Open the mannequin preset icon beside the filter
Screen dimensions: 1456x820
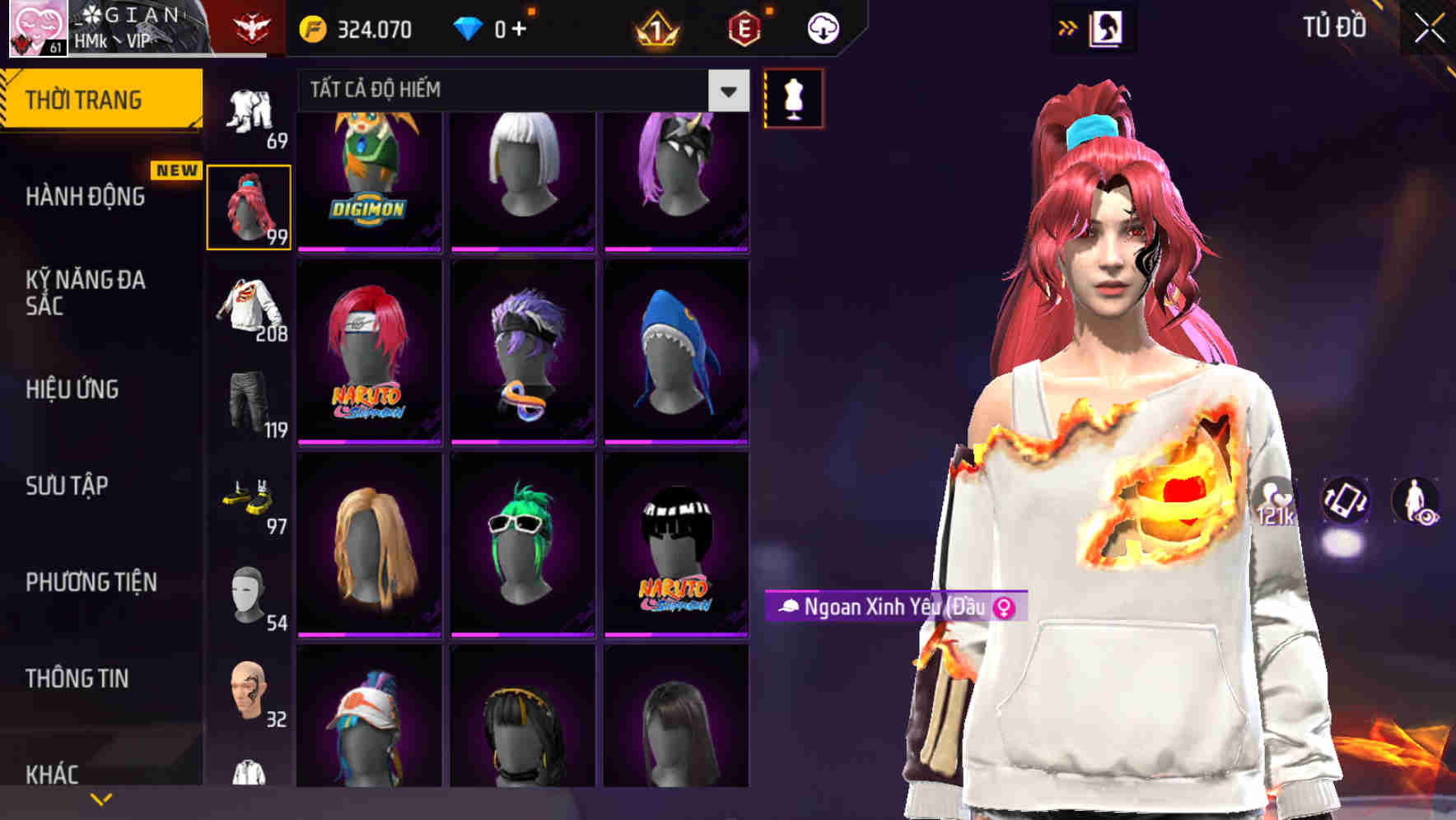792,100
